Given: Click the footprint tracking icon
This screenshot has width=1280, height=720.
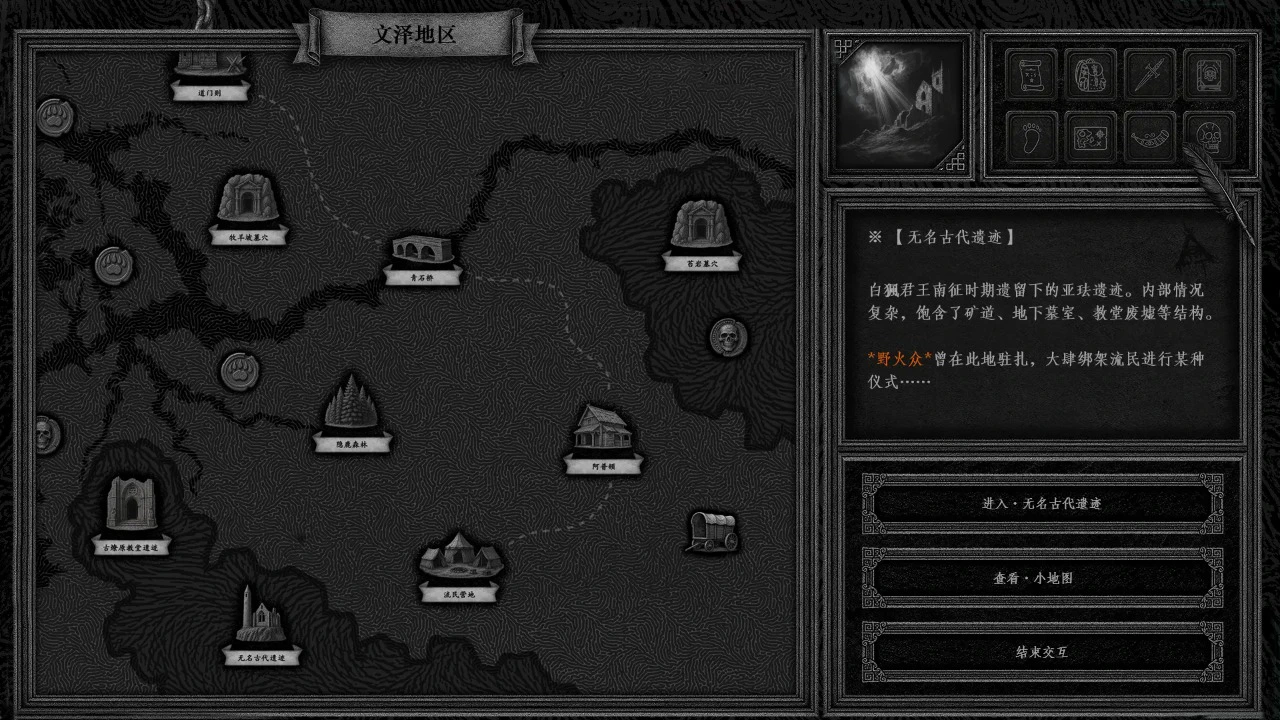Looking at the screenshot, I should pyautogui.click(x=1031, y=137).
